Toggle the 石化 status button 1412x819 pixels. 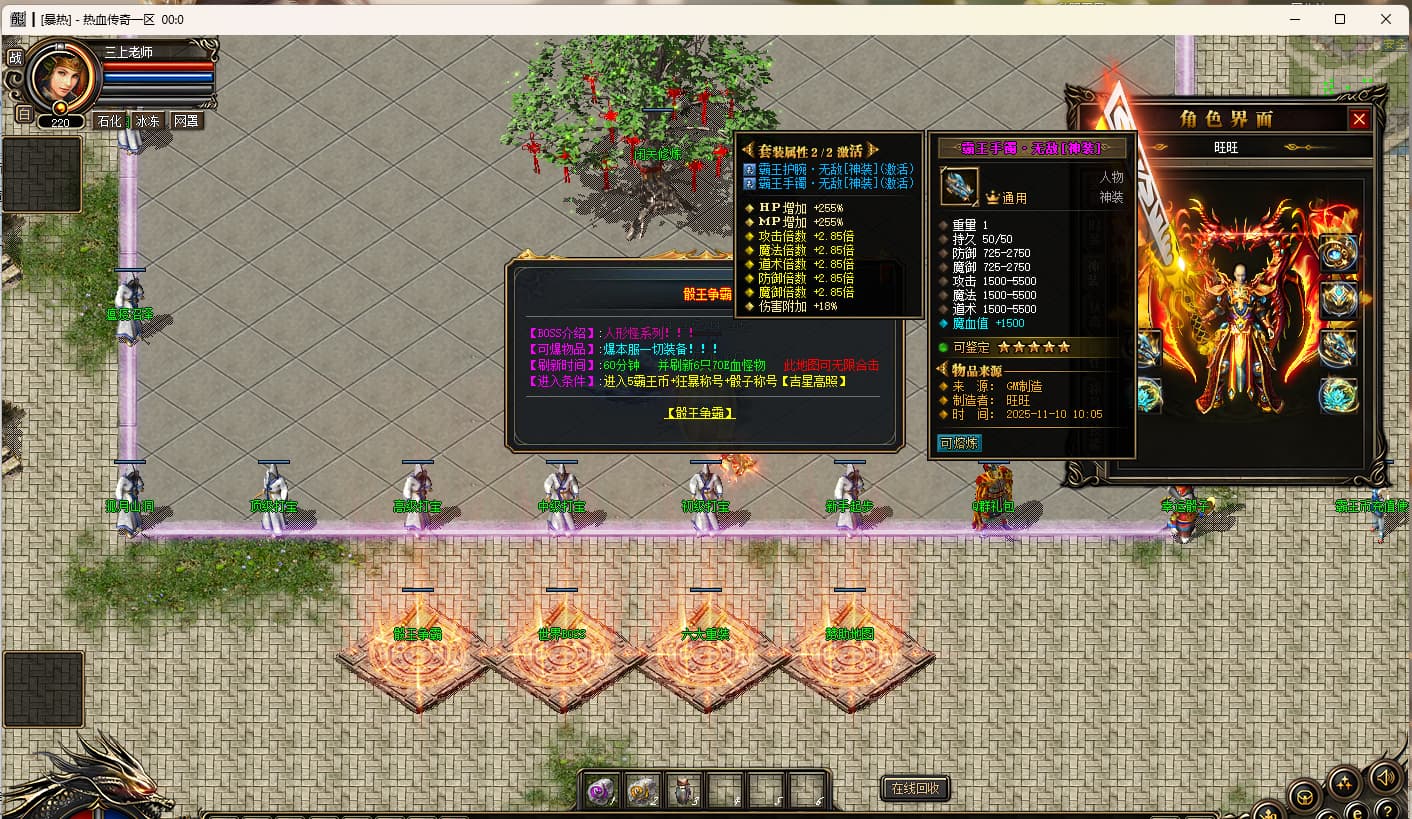click(x=108, y=121)
